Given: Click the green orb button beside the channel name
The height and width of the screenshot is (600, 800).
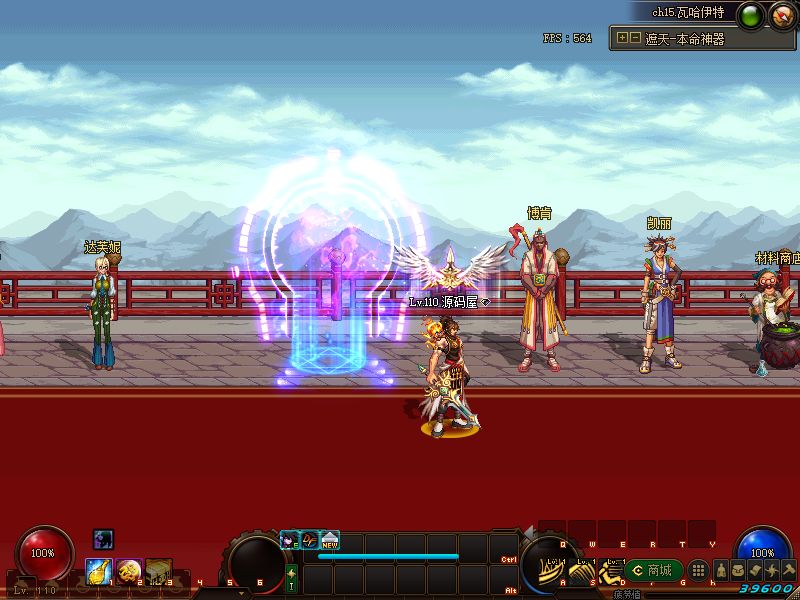Looking at the screenshot, I should point(753,14).
